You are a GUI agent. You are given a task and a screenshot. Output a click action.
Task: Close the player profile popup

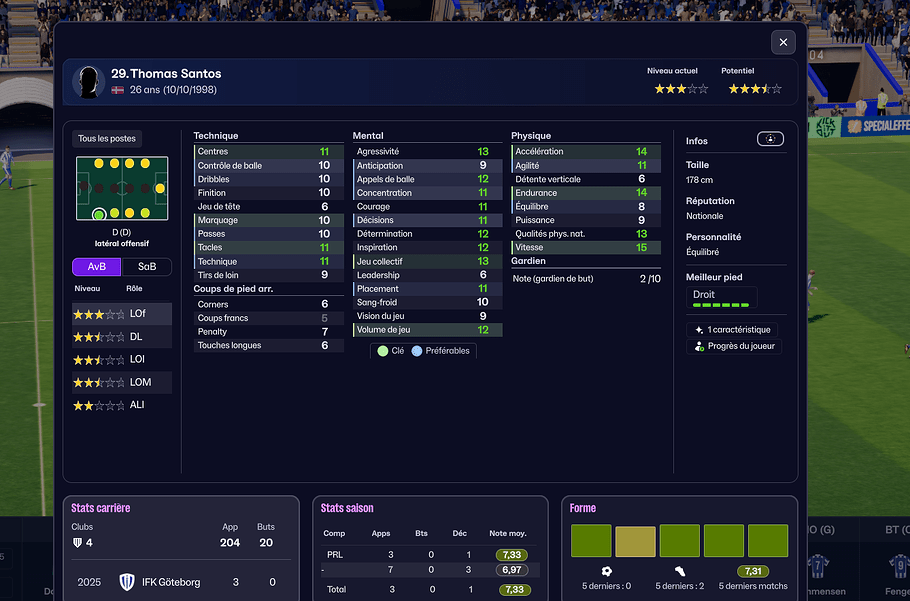[783, 42]
